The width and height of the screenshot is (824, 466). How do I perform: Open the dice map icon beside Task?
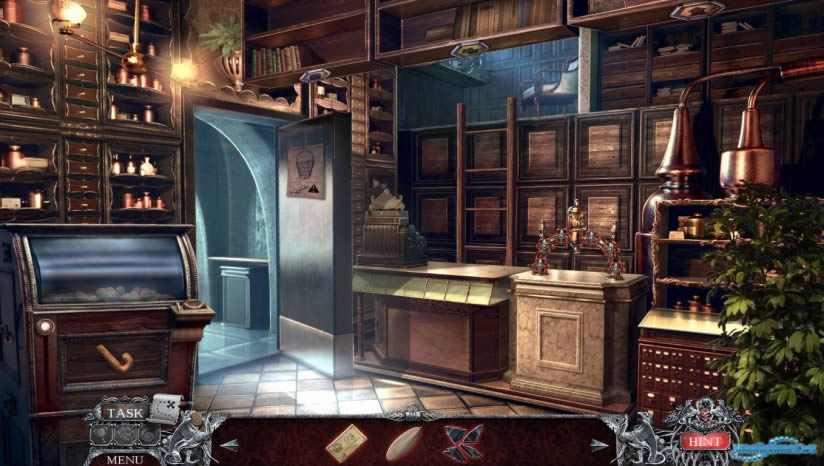[166, 408]
